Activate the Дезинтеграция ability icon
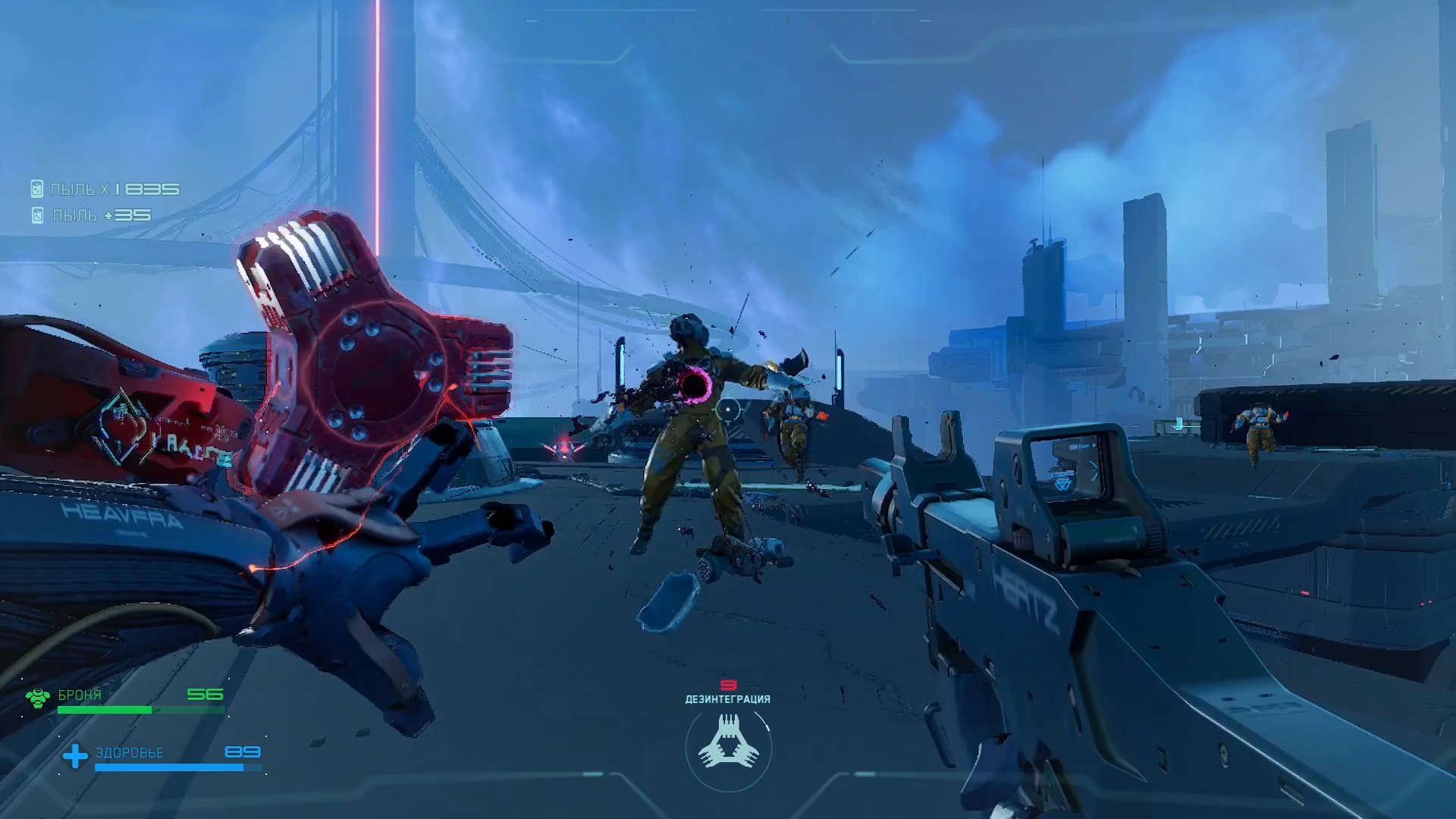 click(x=728, y=744)
